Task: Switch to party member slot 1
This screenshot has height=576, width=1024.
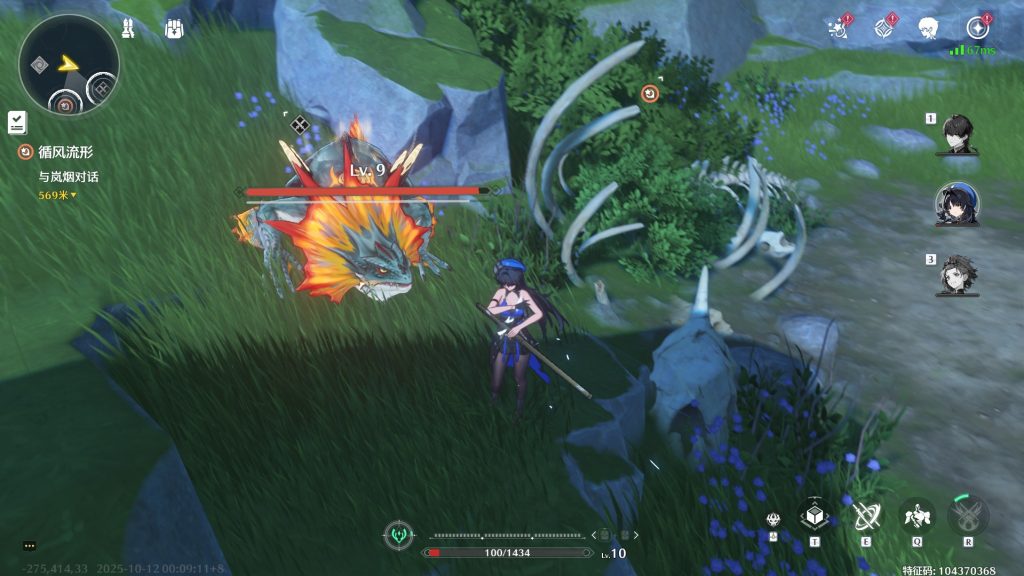Action: (x=957, y=134)
